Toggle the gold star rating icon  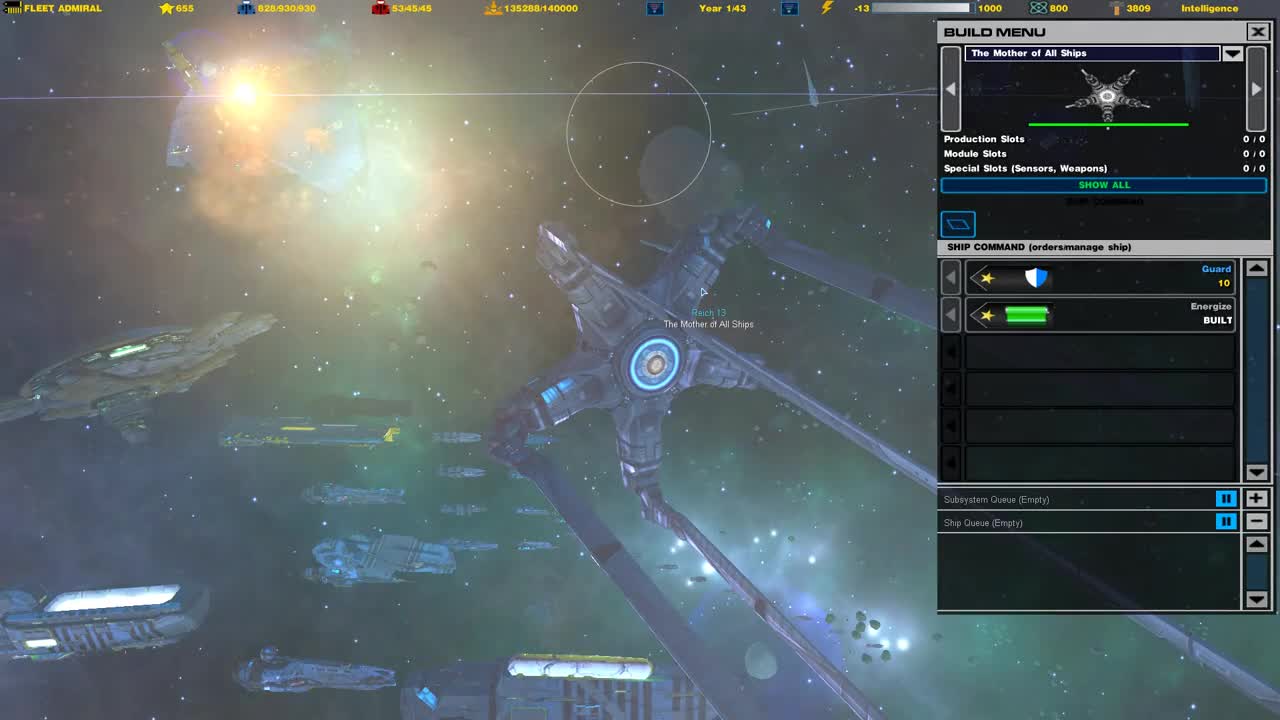(166, 8)
